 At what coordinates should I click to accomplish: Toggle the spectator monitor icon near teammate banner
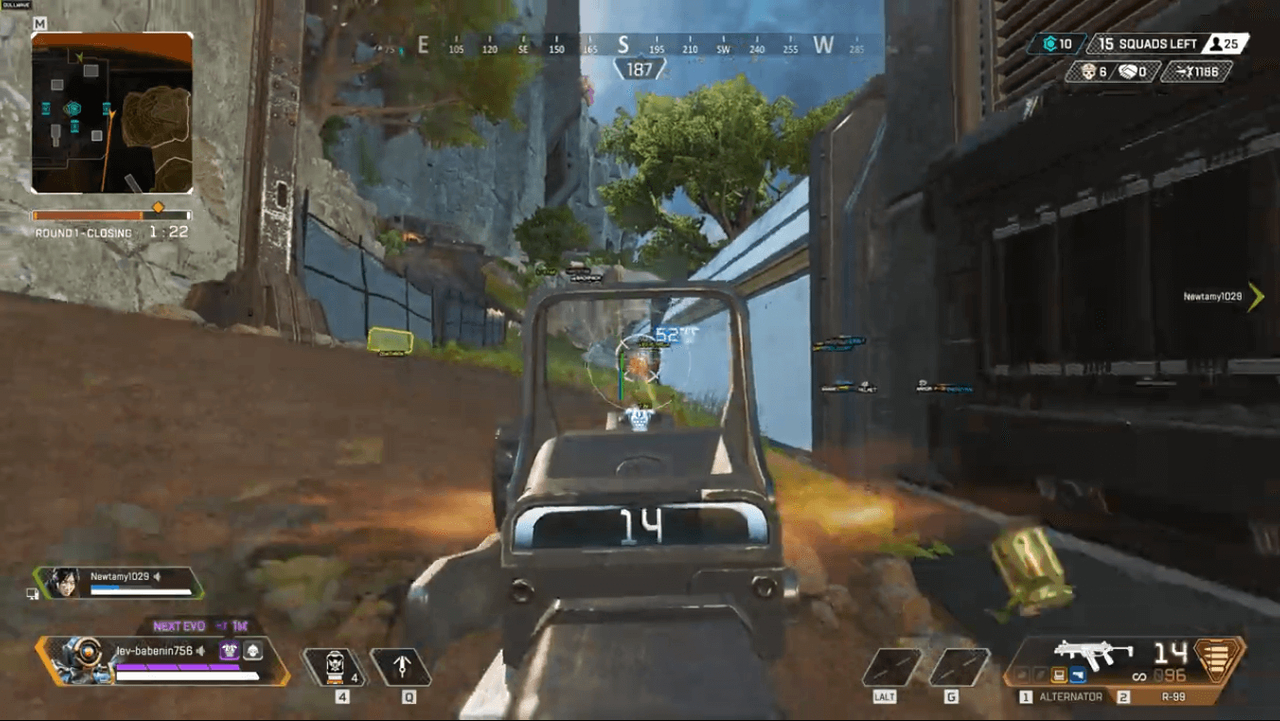point(32,593)
